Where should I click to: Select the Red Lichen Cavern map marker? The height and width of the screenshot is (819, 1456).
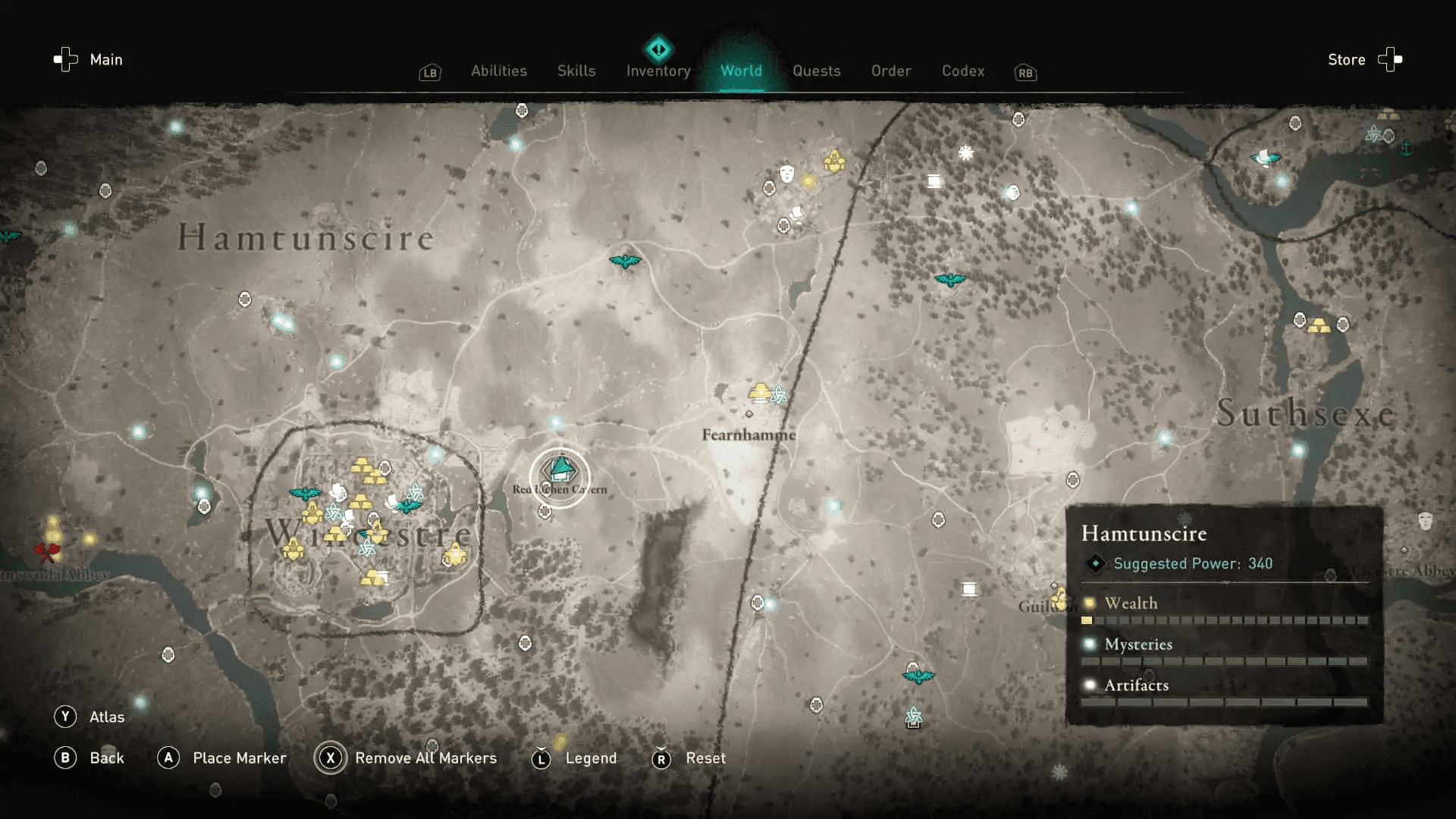coord(560,469)
